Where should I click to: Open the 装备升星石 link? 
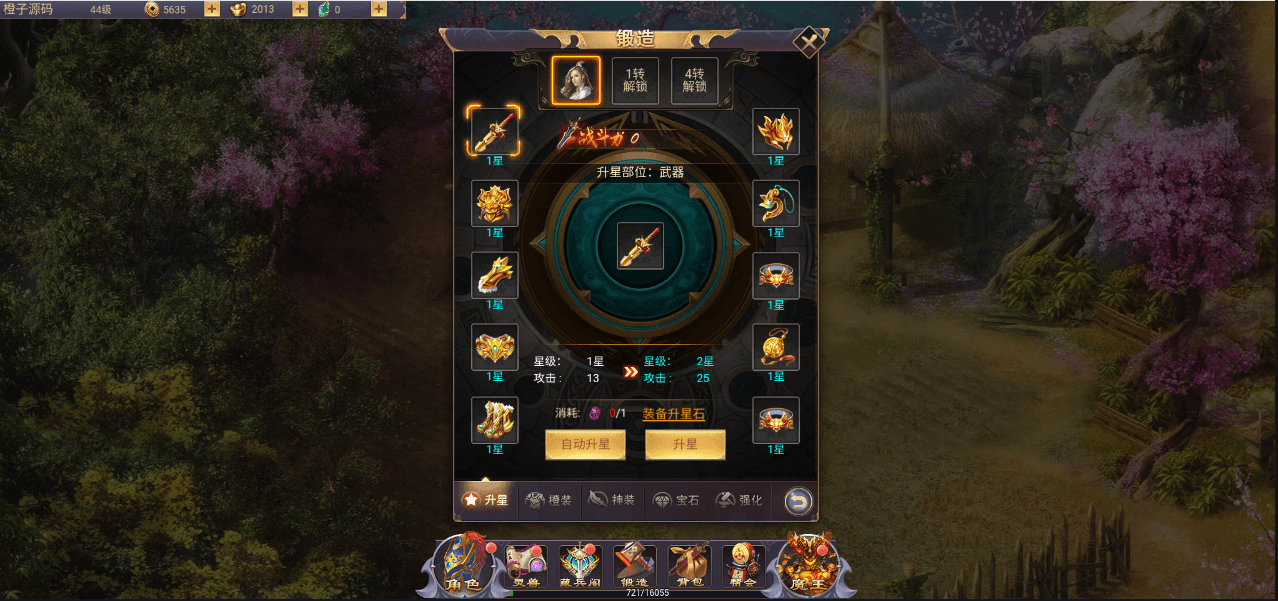674,413
